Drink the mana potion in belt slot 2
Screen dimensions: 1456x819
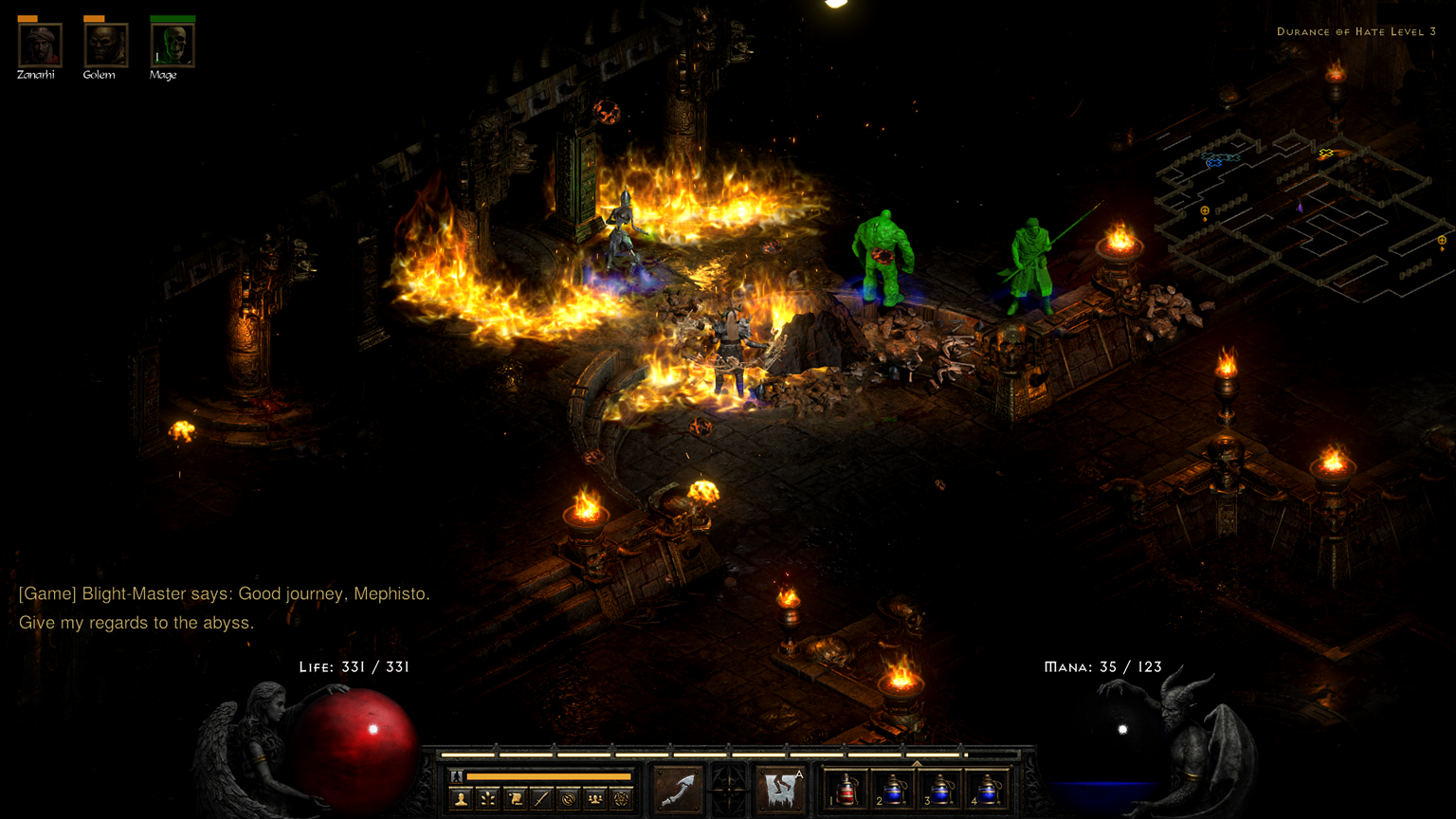[893, 790]
